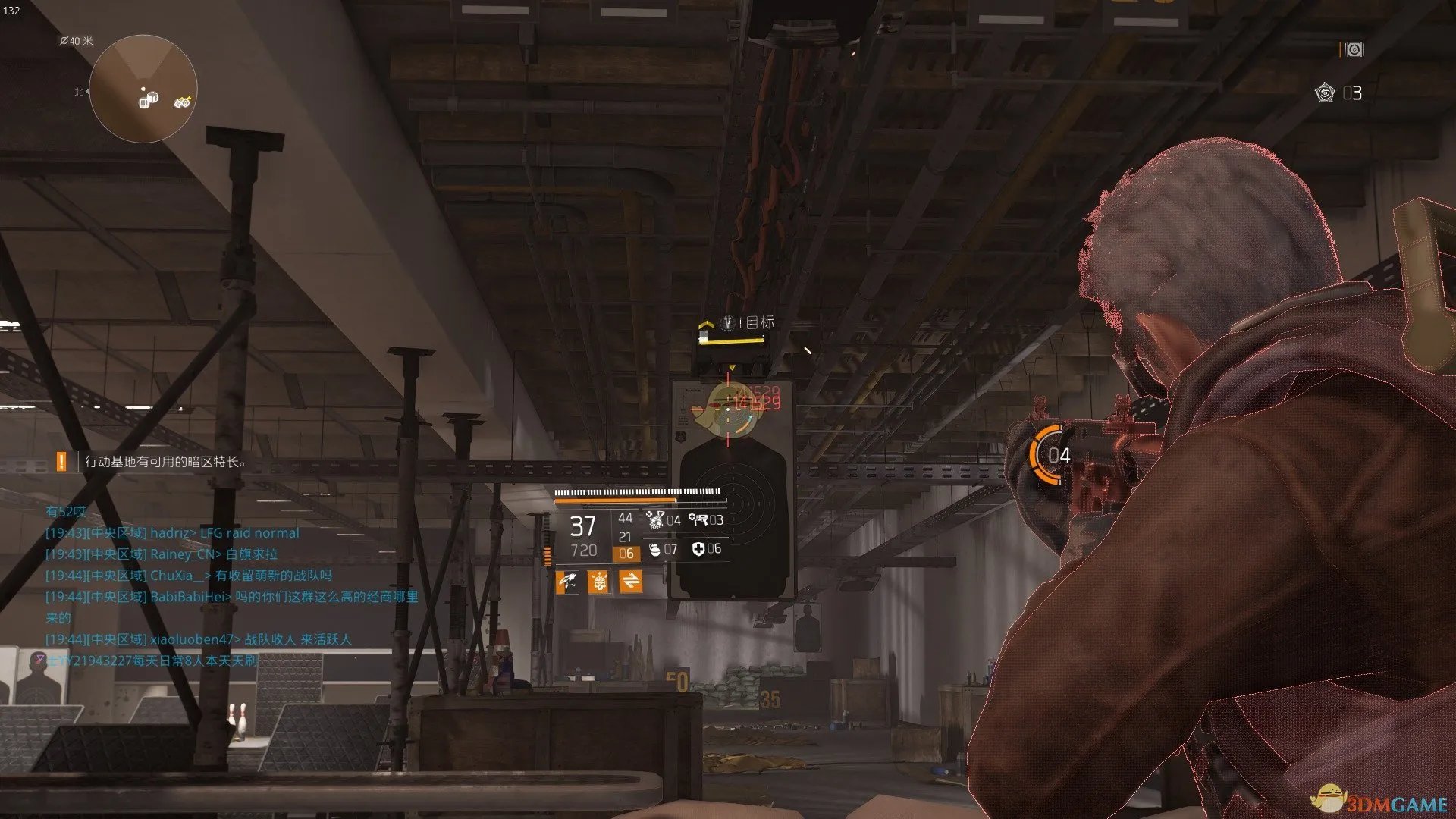
Task: Click the orange swap-arrows icon
Action: click(x=630, y=582)
